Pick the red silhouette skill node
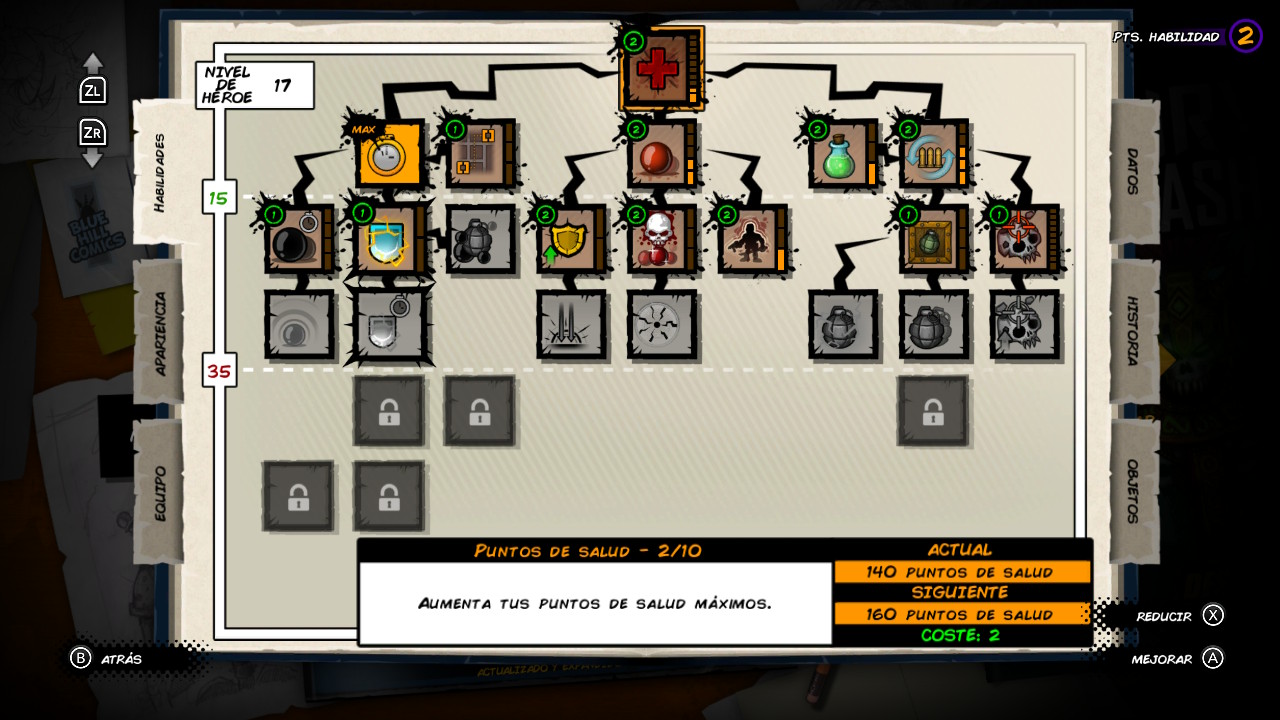 coord(748,240)
